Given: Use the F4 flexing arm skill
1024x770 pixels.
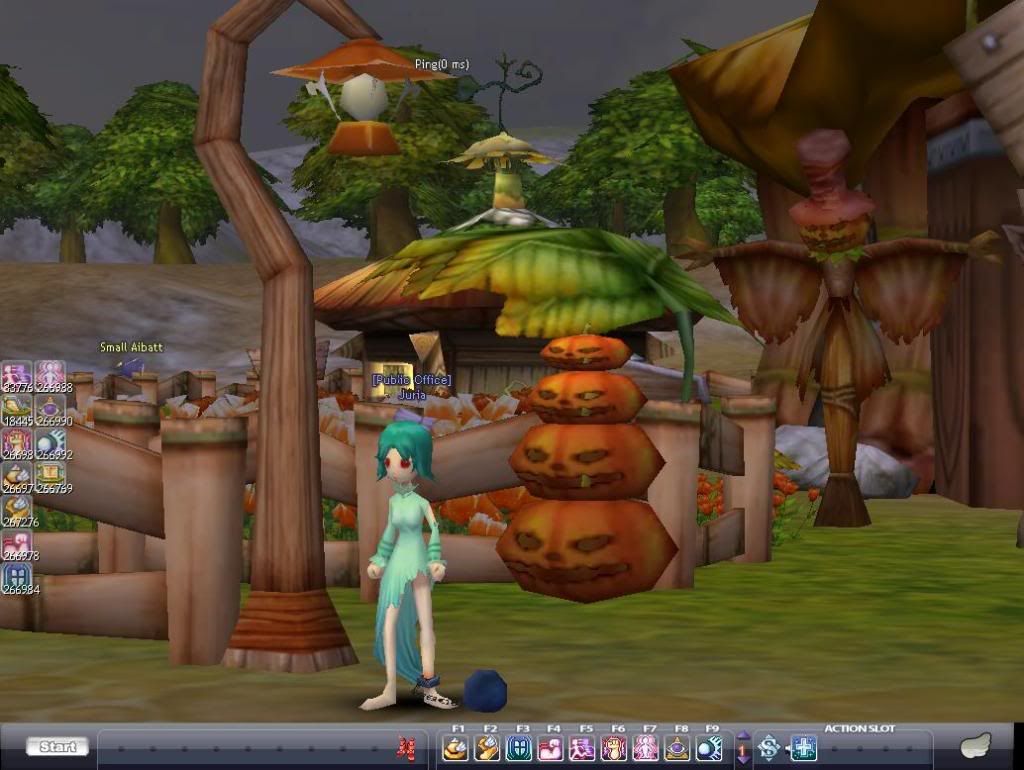Looking at the screenshot, I should 551,748.
